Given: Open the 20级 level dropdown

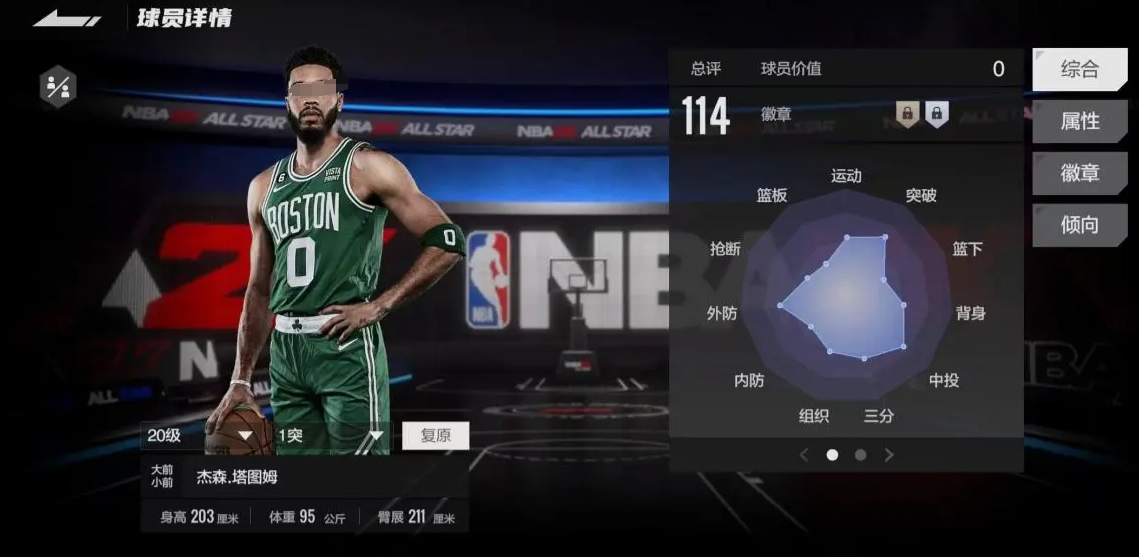Looking at the screenshot, I should point(201,436).
